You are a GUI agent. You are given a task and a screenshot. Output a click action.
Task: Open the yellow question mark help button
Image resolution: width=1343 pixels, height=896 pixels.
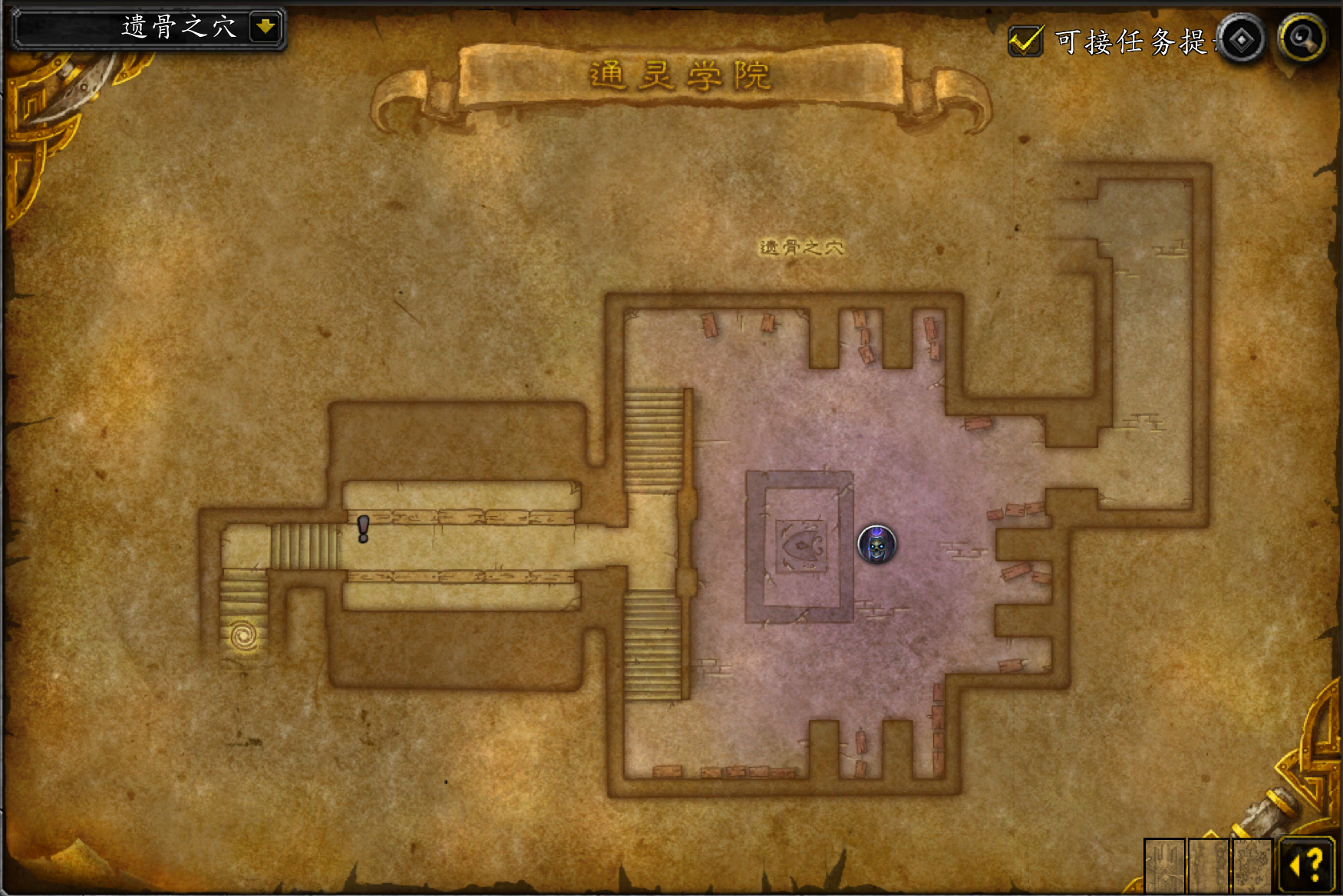coord(1307,865)
